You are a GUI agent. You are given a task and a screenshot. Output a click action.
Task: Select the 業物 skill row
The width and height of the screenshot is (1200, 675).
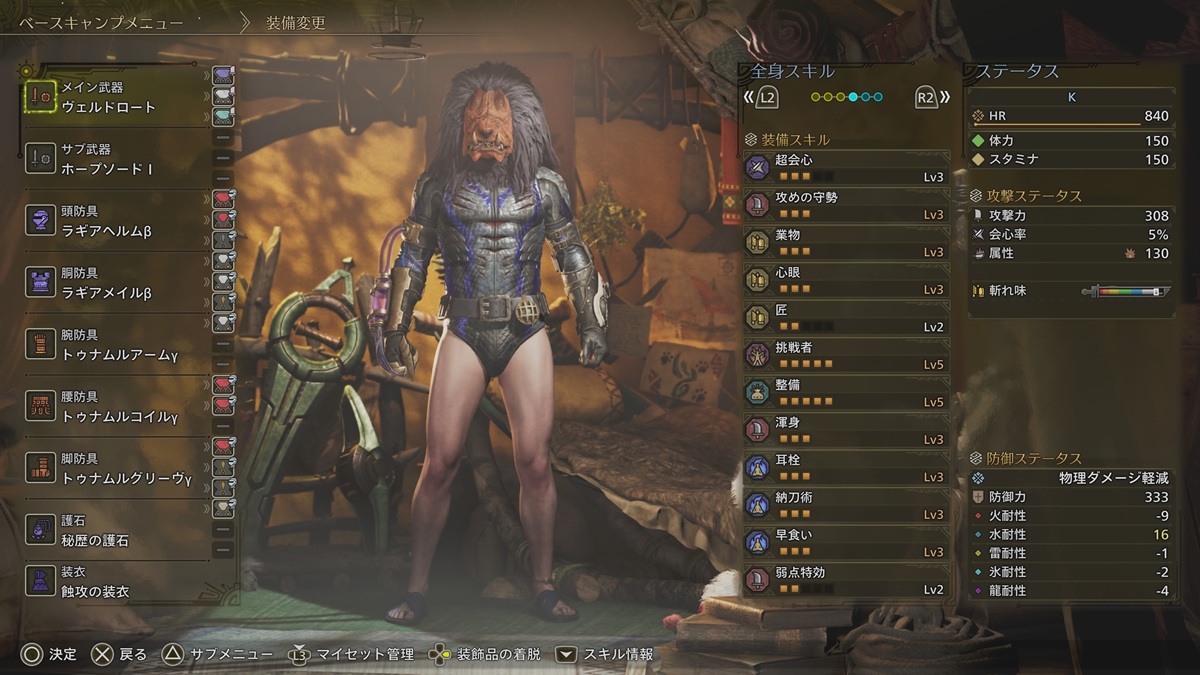(x=846, y=243)
